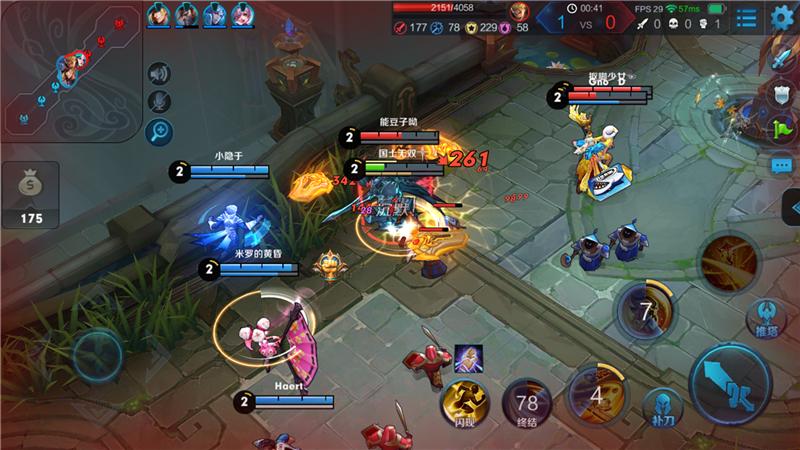Send the shield retreat signal

click(781, 94)
